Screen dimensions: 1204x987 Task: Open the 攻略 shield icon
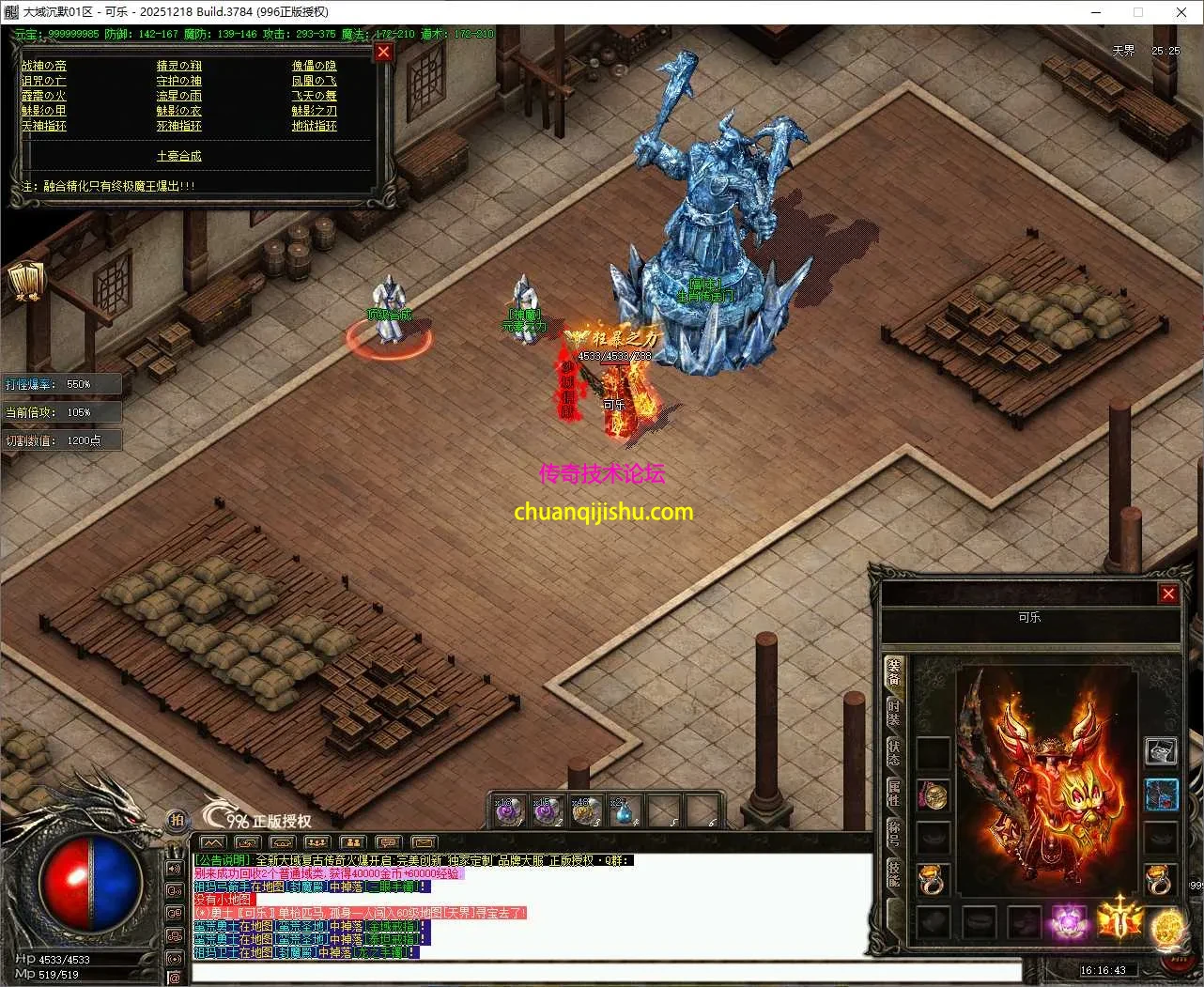(x=25, y=282)
